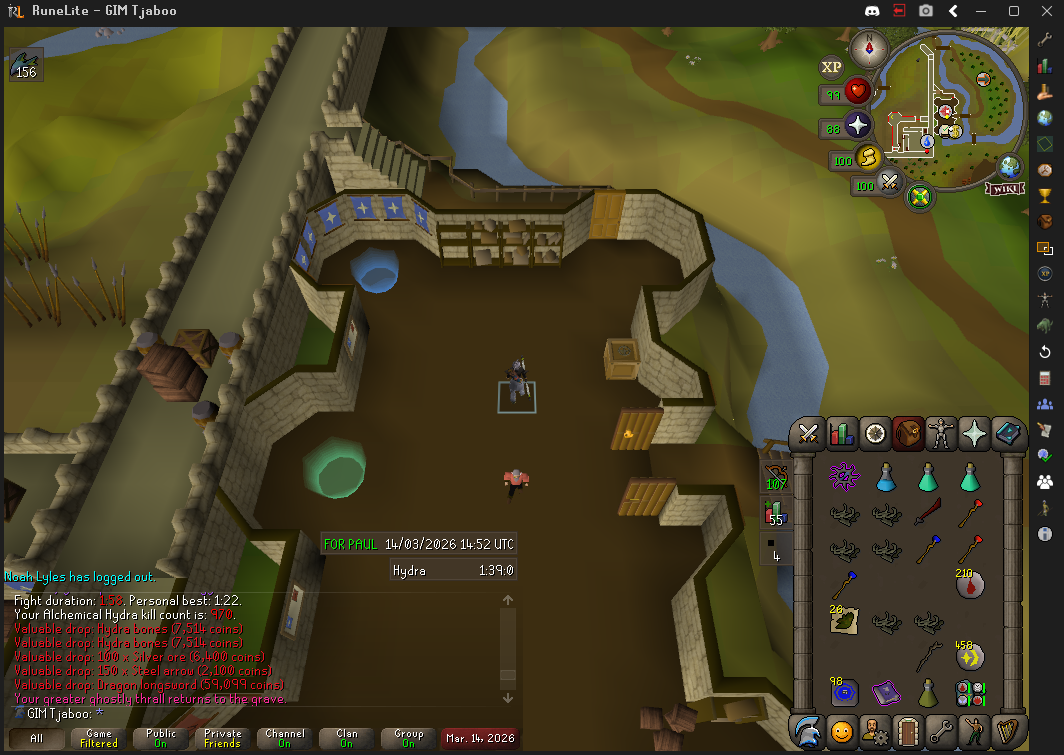Switch chat to the Clan channel tab
1064x755 pixels.
[347, 739]
